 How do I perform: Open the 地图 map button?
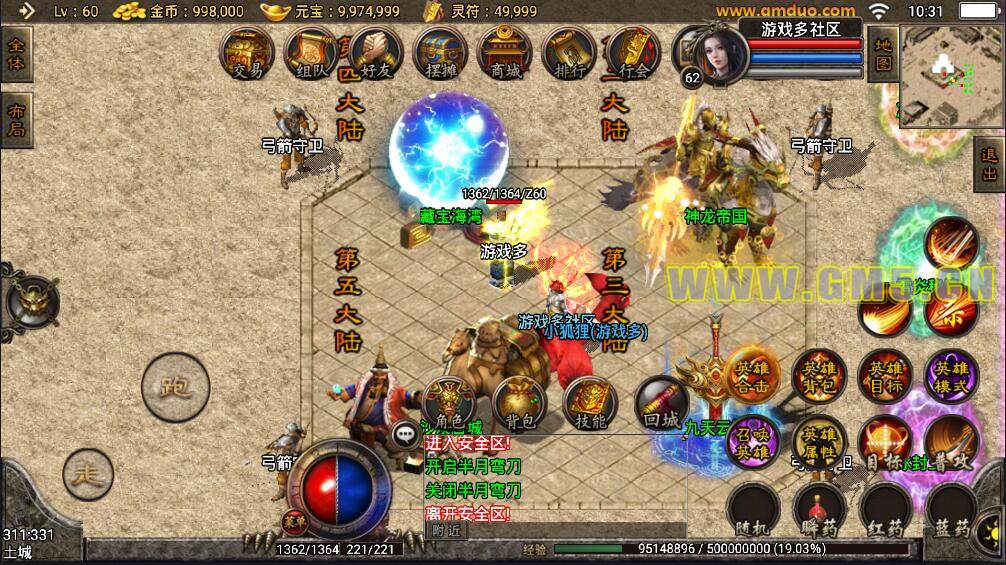tap(882, 55)
